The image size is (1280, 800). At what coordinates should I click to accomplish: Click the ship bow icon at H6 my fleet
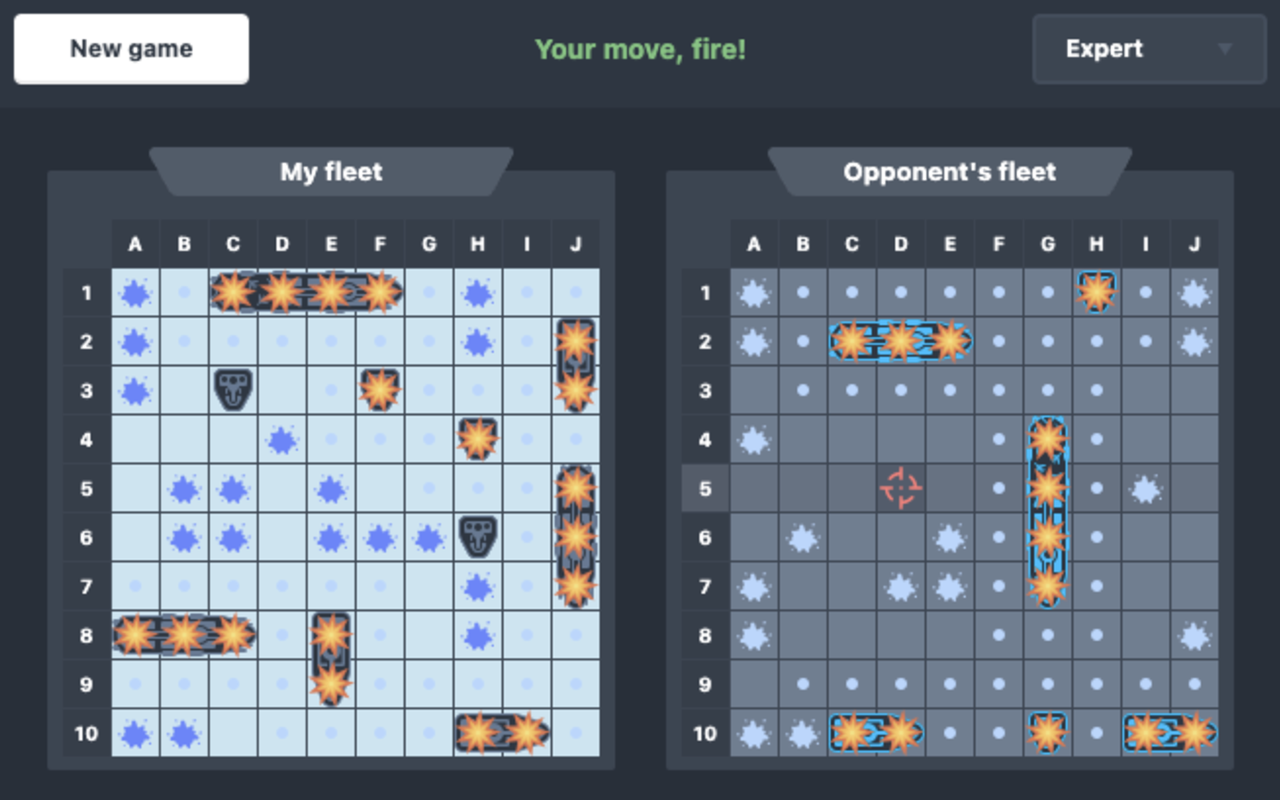(x=477, y=537)
